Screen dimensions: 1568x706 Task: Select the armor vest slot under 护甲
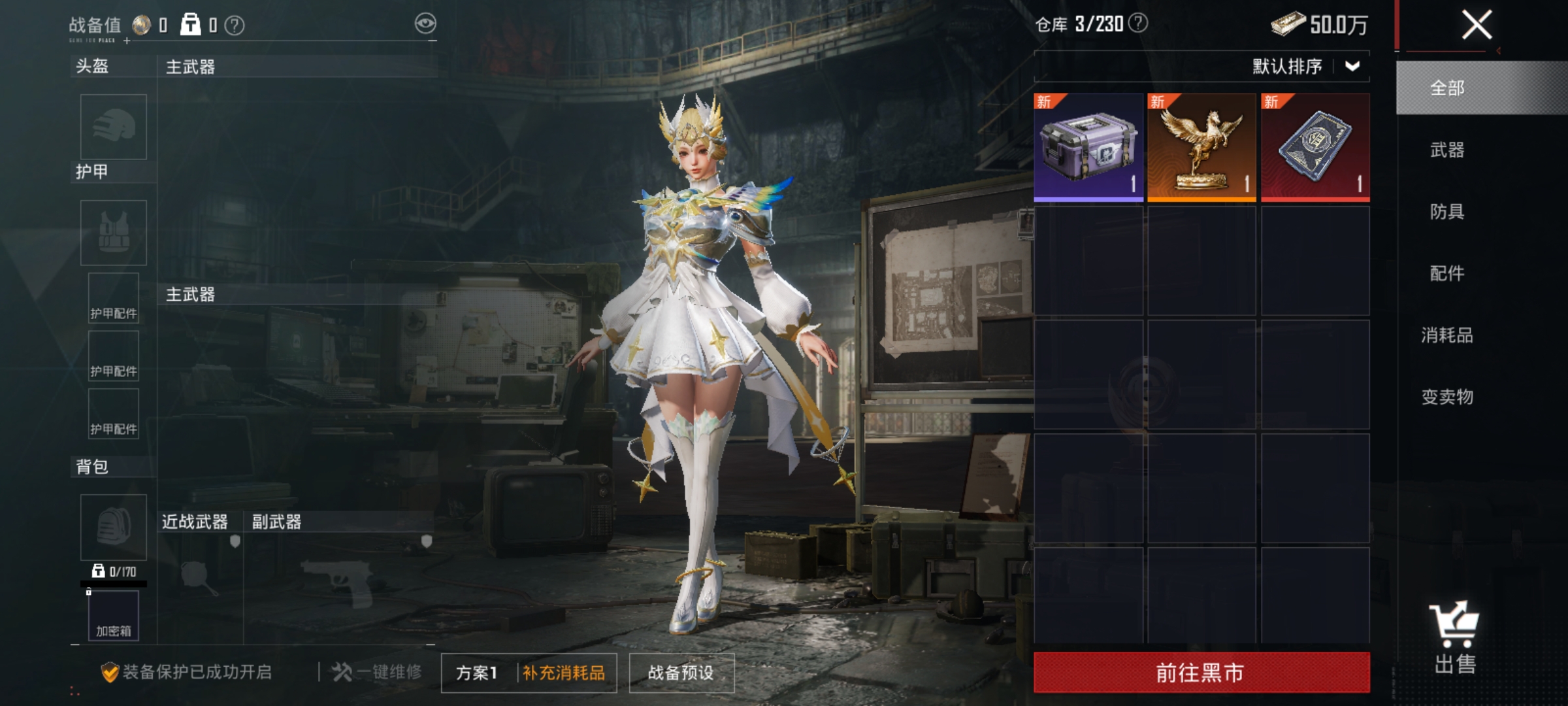pyautogui.click(x=112, y=232)
